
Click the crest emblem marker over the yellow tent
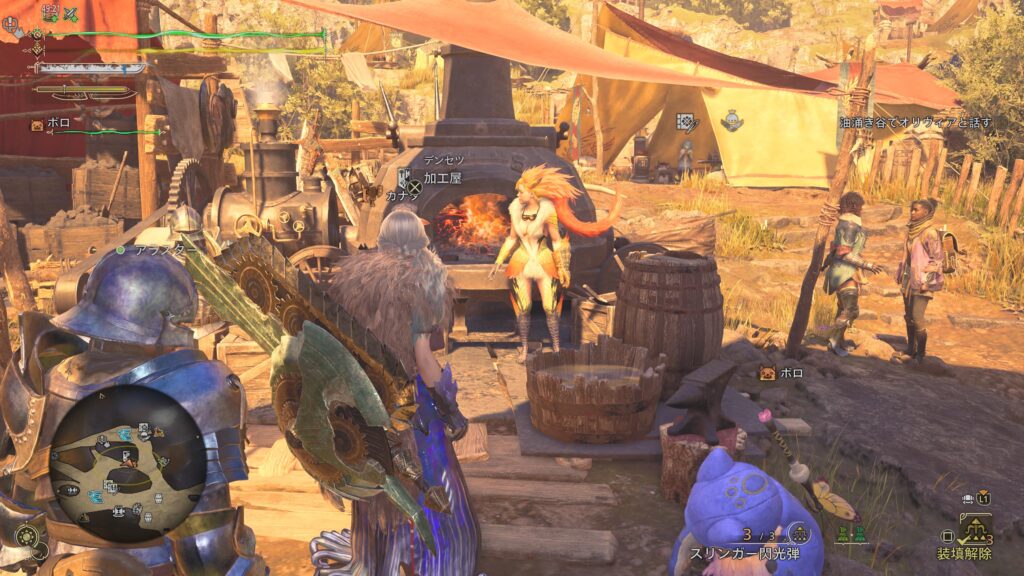click(x=731, y=122)
